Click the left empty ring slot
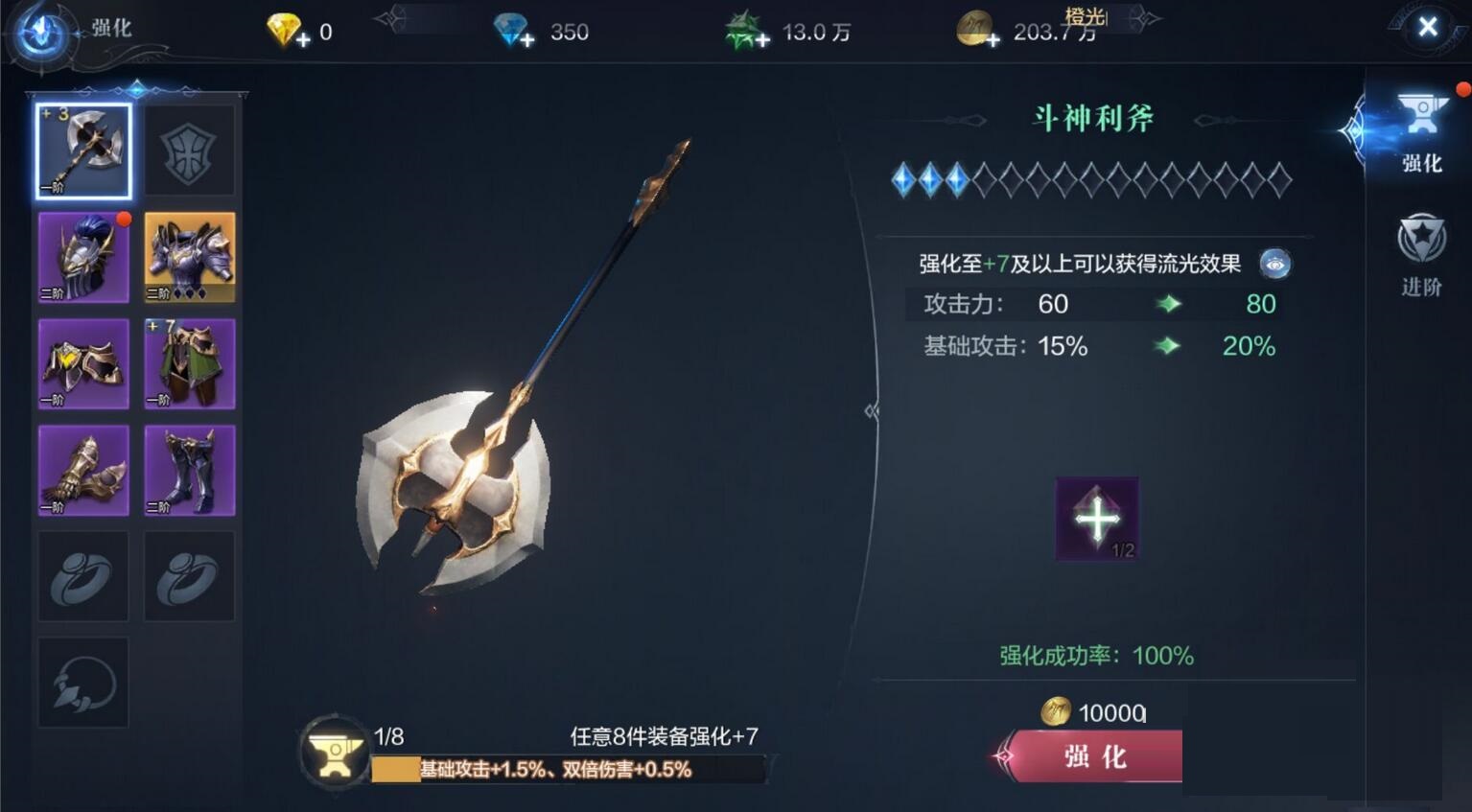 click(x=83, y=576)
